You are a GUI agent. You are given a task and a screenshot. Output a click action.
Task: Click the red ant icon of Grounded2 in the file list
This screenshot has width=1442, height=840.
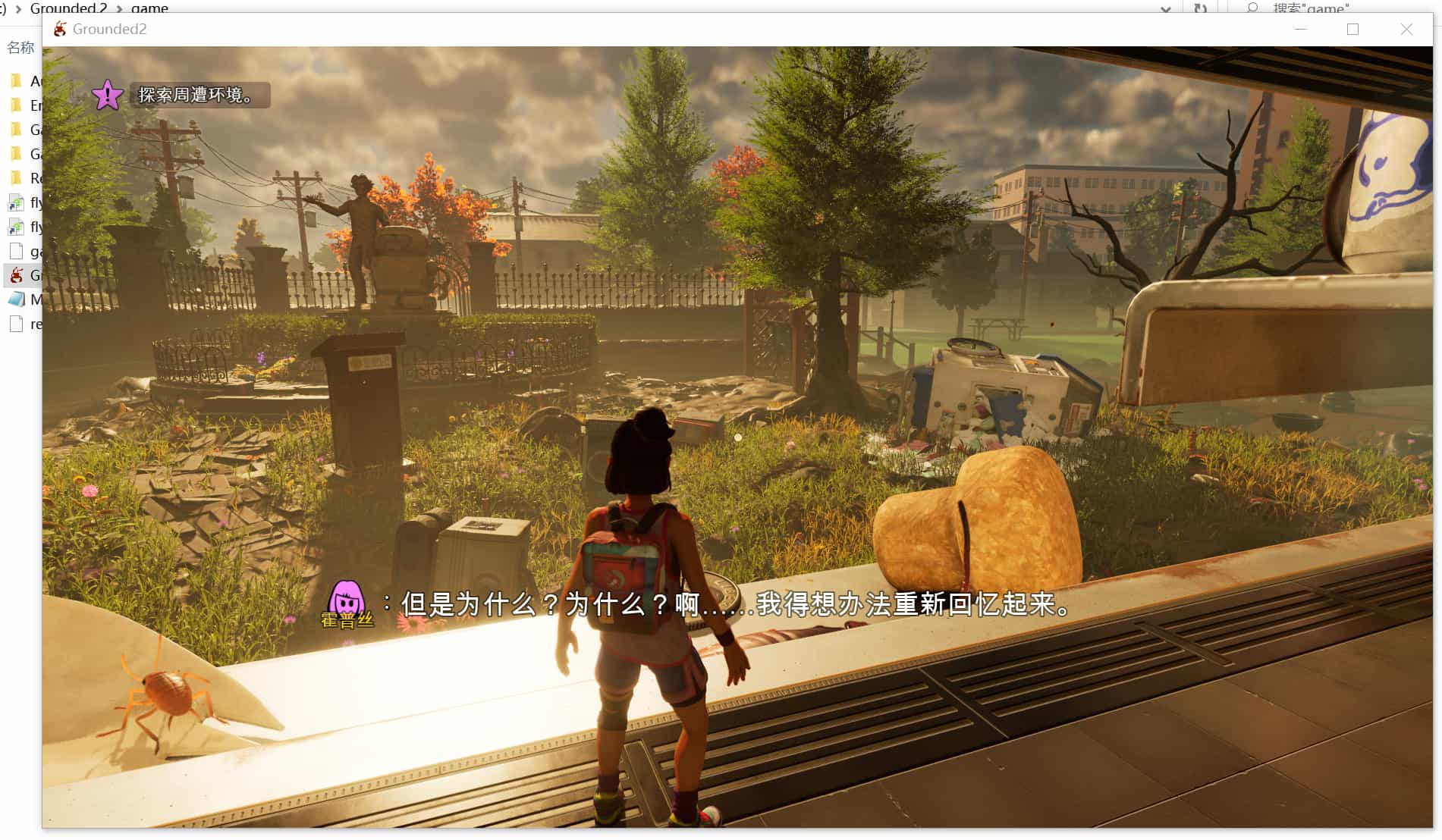(x=16, y=275)
